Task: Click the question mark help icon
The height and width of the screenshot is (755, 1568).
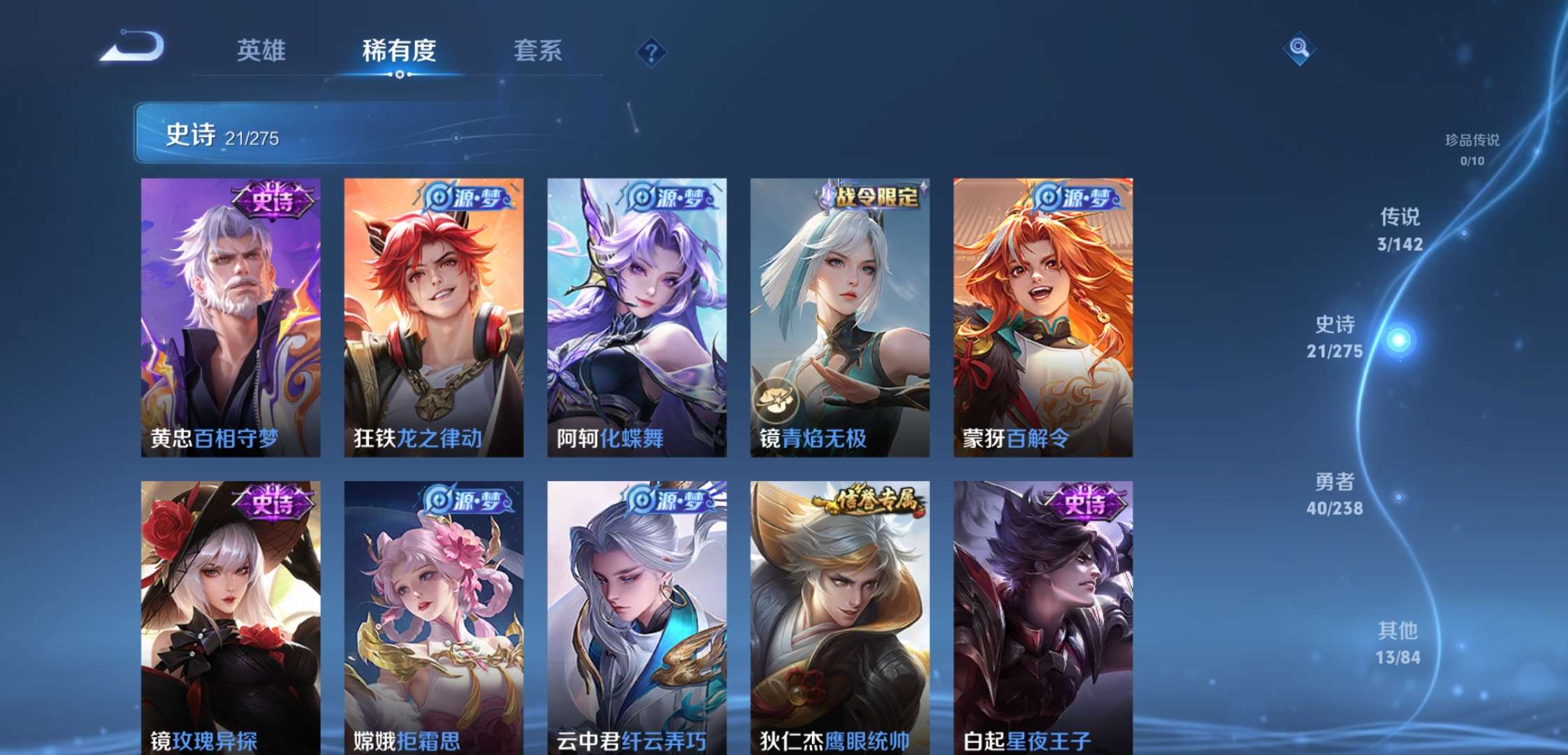Action: [x=650, y=52]
